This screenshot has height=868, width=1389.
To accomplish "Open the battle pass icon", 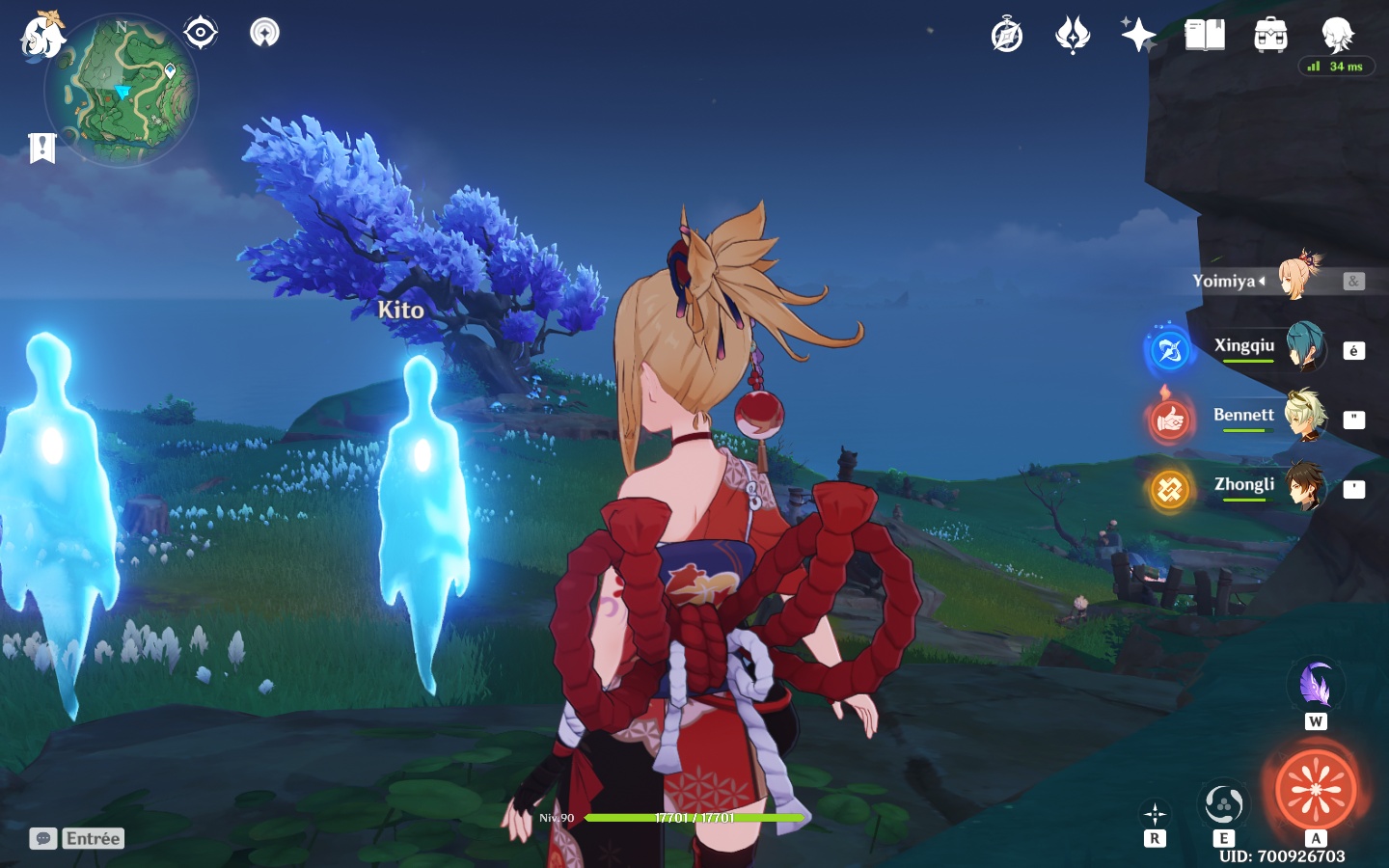I will point(1073,36).
